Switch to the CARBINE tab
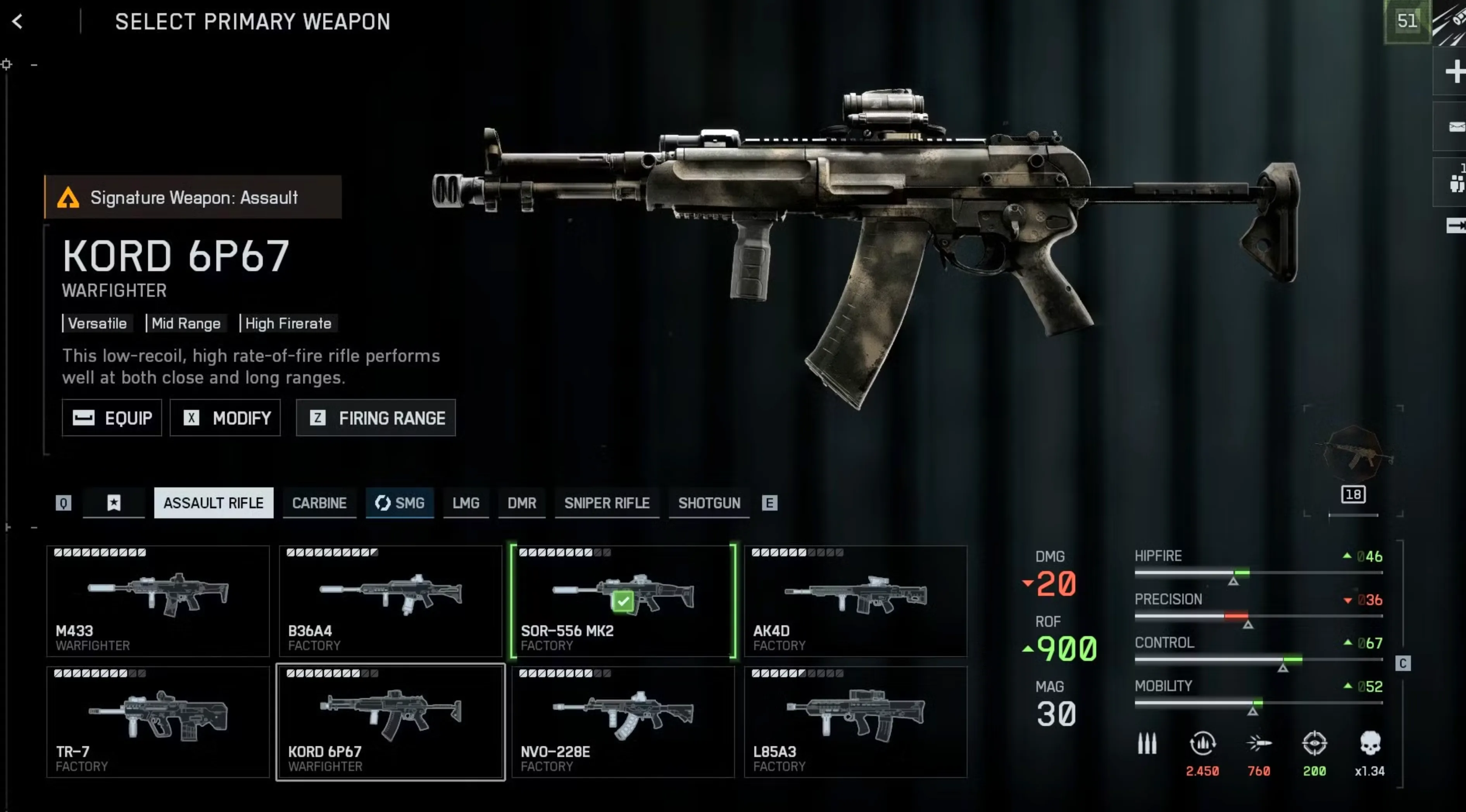This screenshot has width=1466, height=812. 319,503
